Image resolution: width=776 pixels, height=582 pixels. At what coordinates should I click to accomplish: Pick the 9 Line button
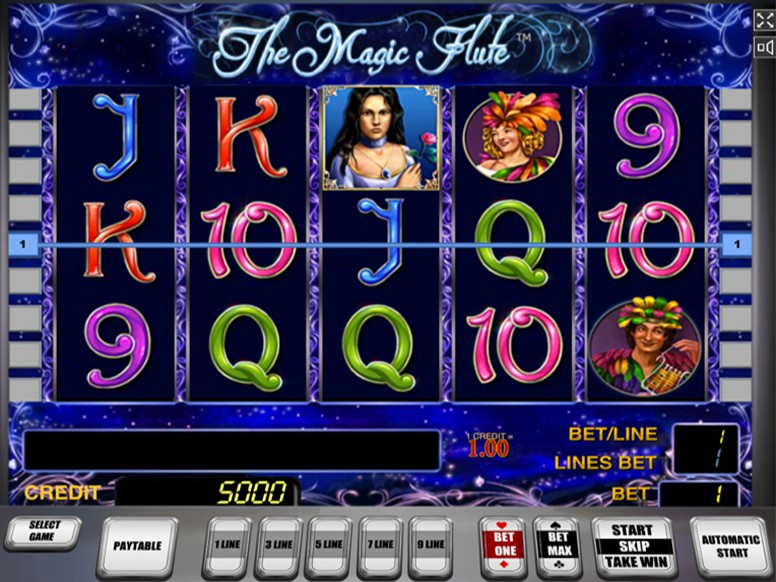point(431,545)
